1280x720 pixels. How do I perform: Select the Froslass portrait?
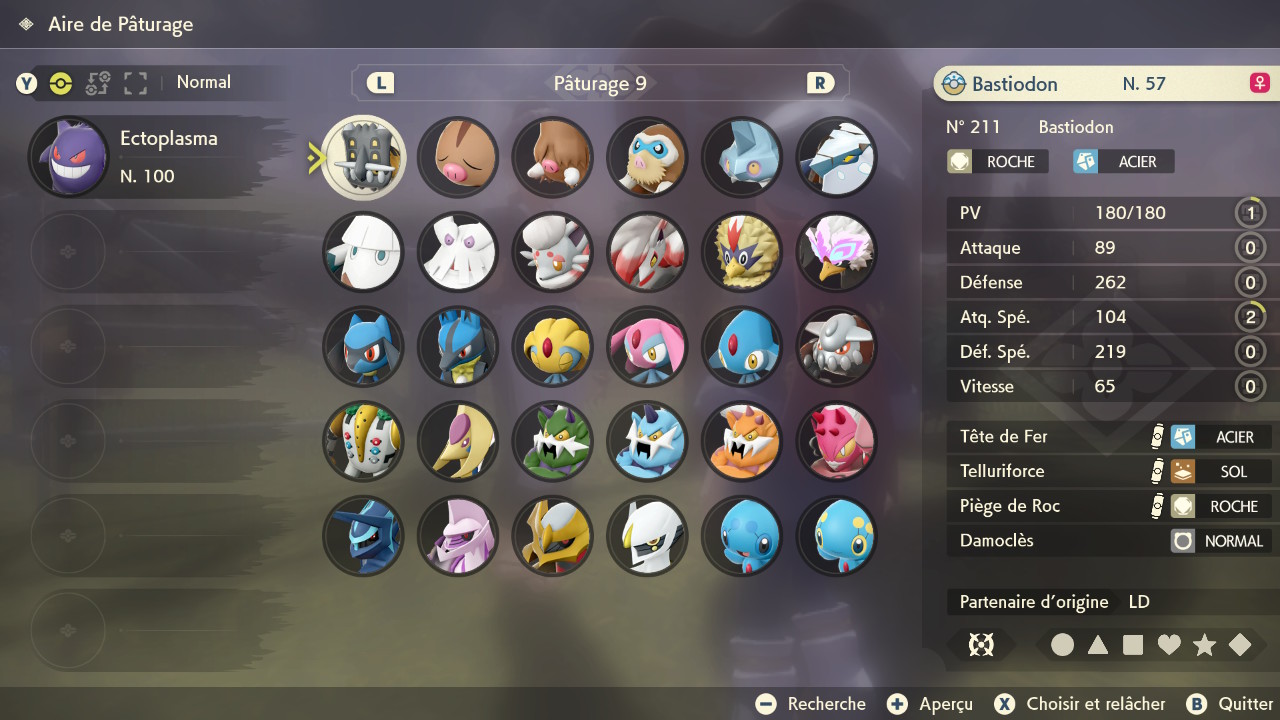(x=458, y=252)
